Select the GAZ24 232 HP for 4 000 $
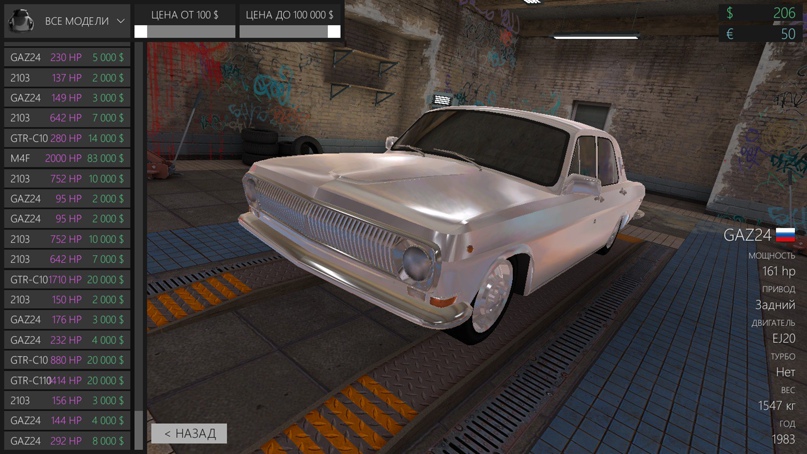Viewport: 807px width, 454px height. [x=67, y=340]
